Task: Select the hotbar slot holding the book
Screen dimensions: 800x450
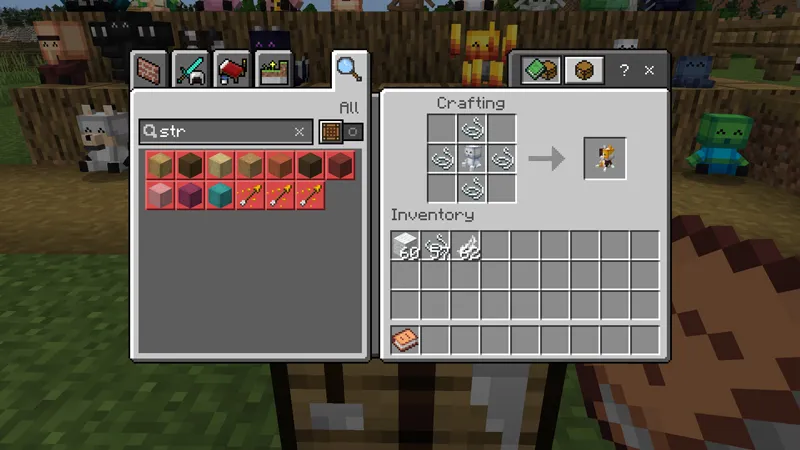Action: (x=406, y=340)
